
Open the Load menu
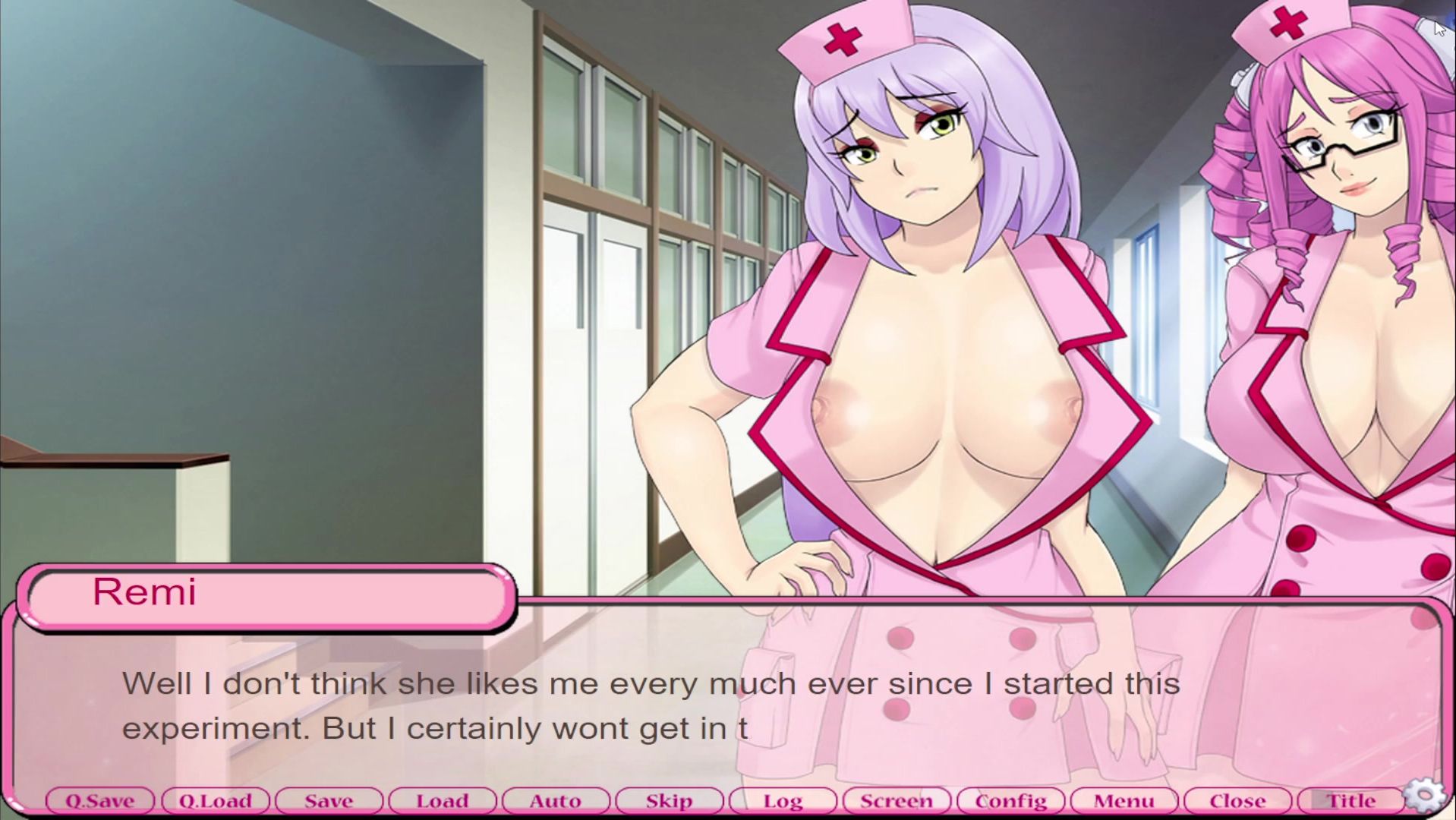click(x=442, y=800)
